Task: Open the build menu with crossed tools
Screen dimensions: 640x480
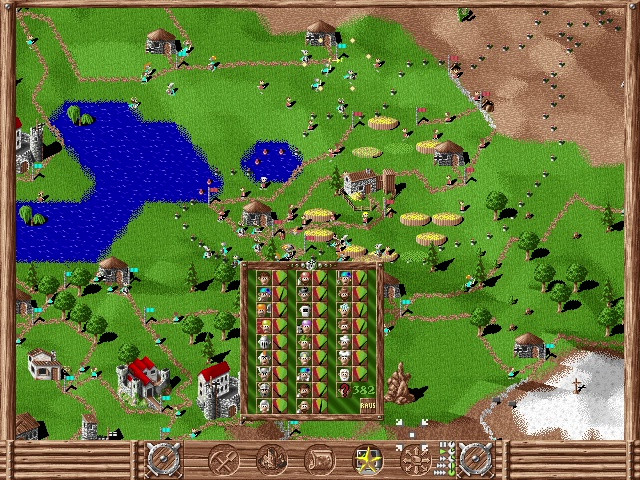Action: [x=222, y=461]
